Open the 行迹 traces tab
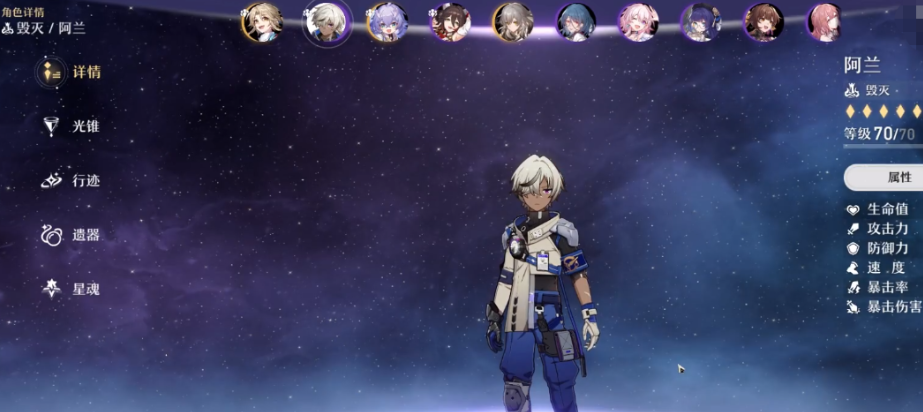This screenshot has width=923, height=412. (x=70, y=181)
